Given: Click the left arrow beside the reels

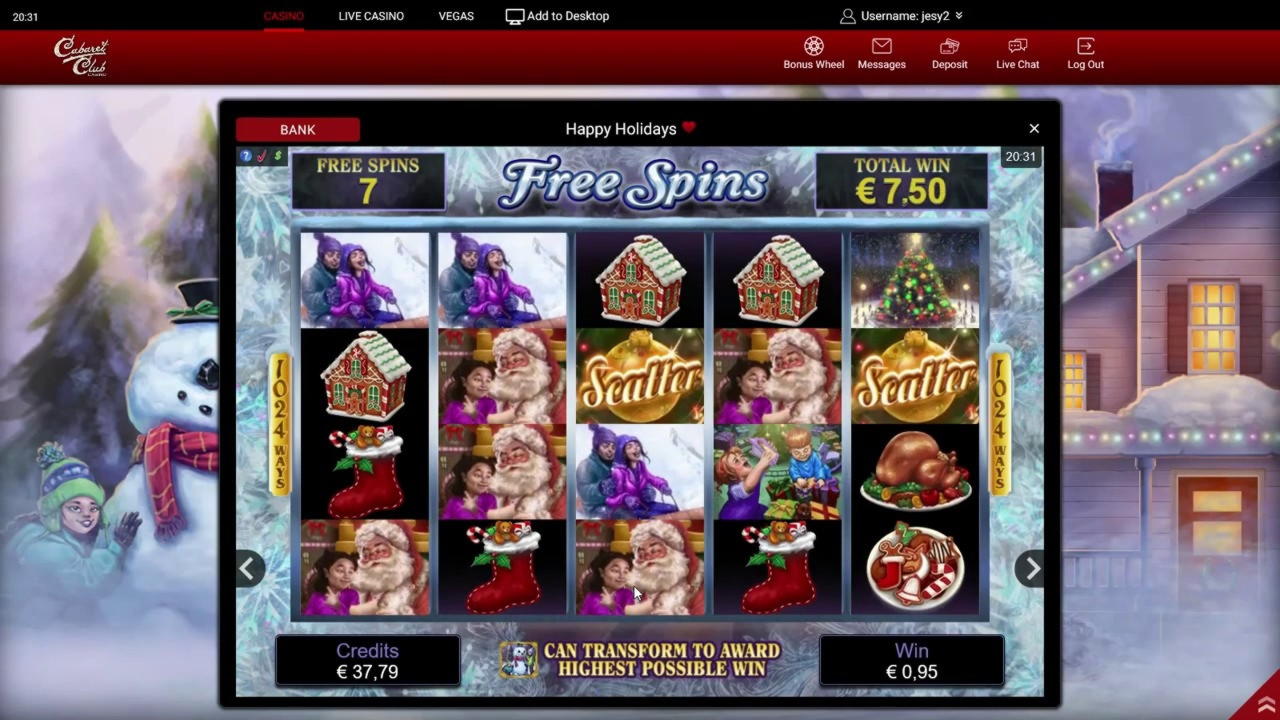Looking at the screenshot, I should pyautogui.click(x=248, y=568).
